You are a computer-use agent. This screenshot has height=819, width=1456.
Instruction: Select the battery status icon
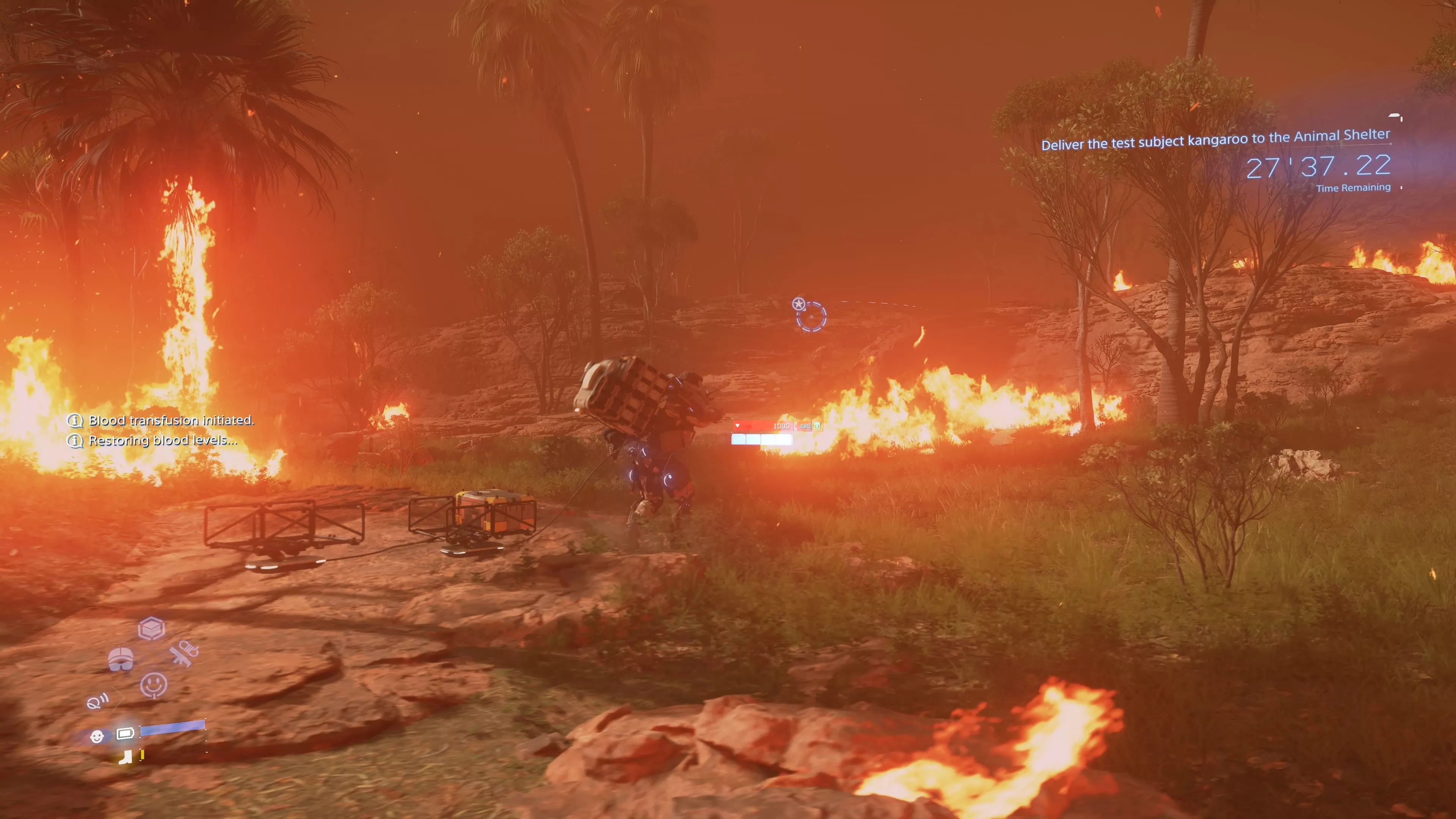tap(125, 734)
